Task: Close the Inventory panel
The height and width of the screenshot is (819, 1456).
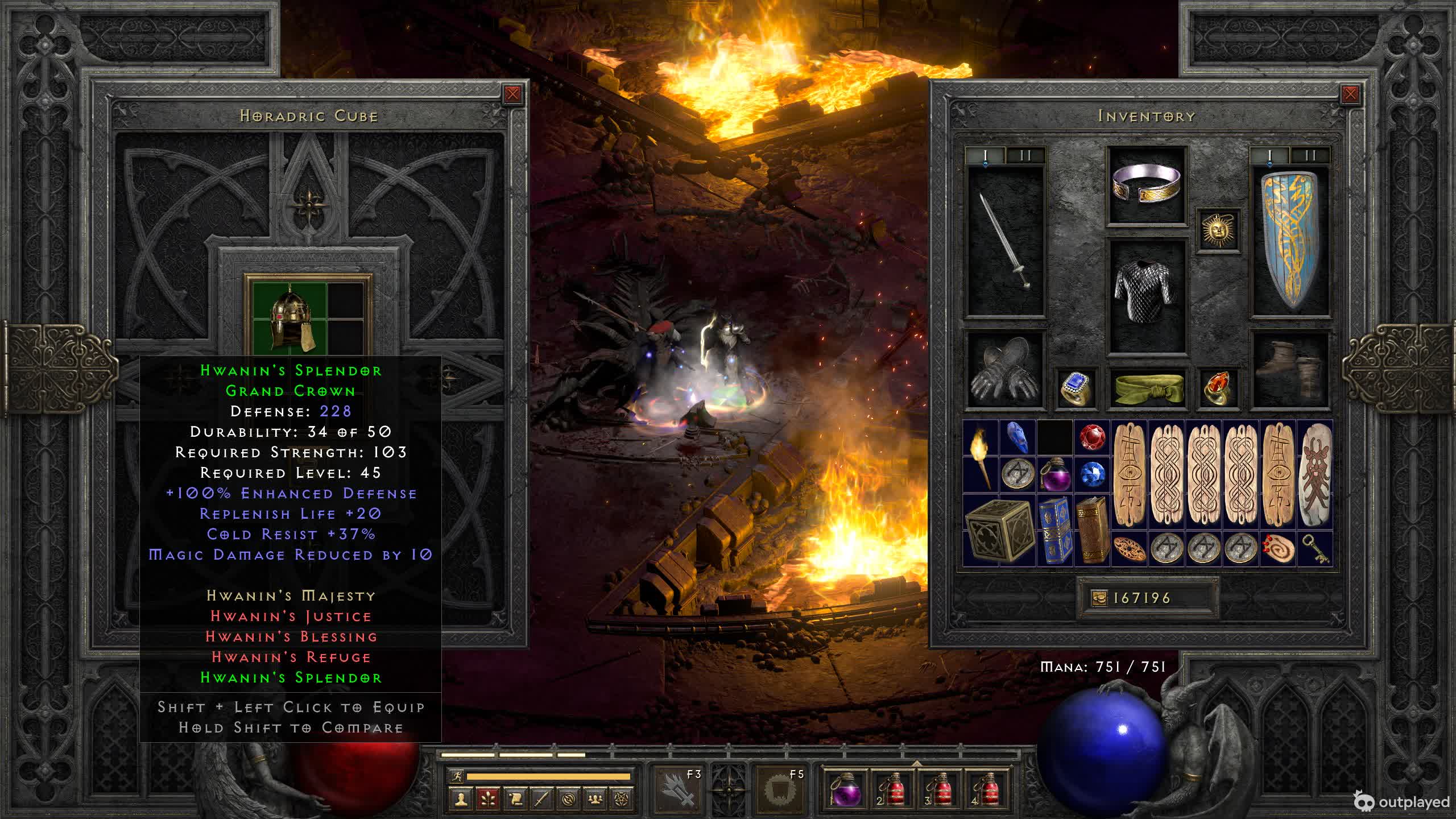Action: [1350, 94]
